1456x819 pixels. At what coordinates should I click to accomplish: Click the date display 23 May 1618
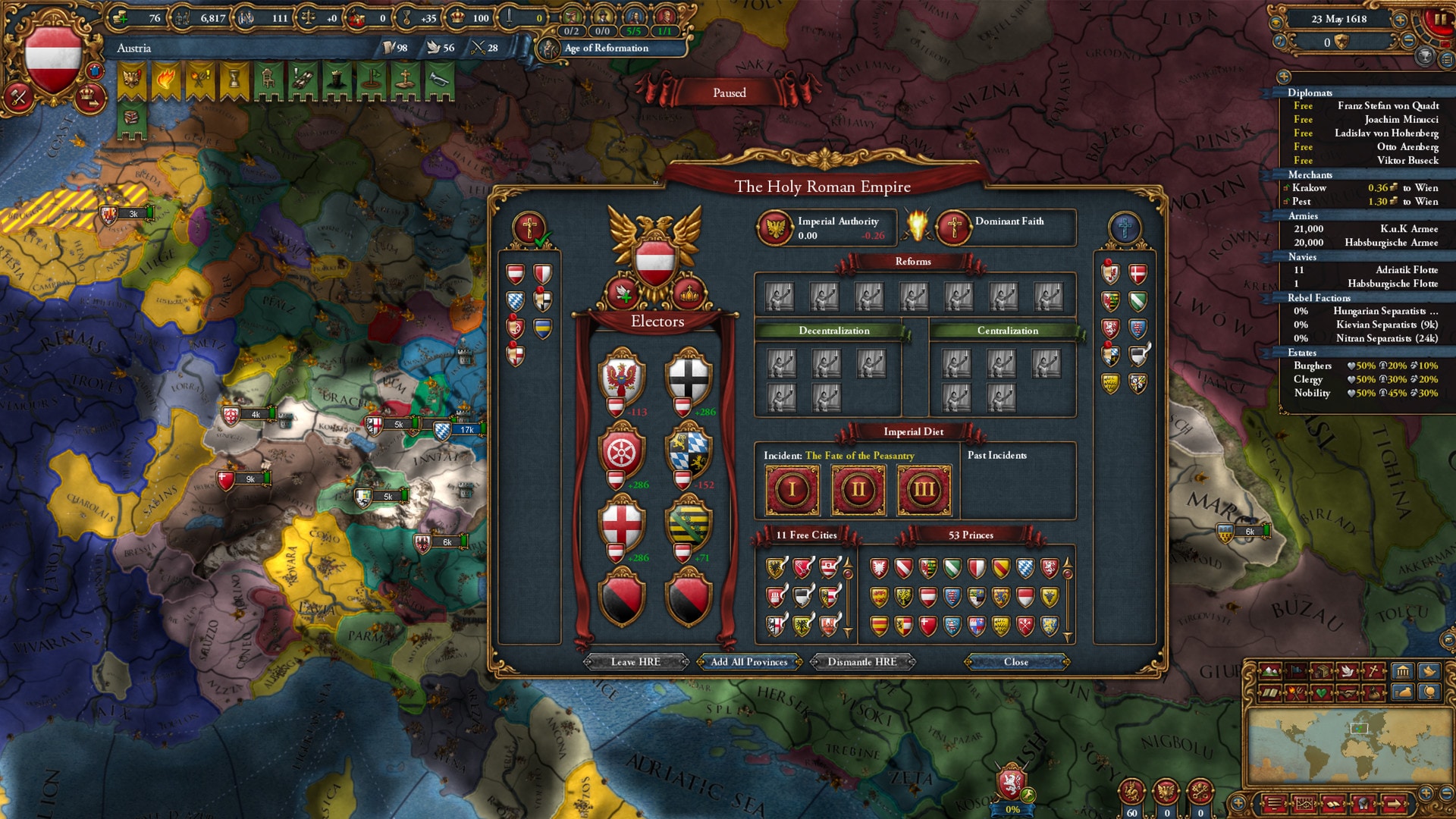coord(1339,19)
